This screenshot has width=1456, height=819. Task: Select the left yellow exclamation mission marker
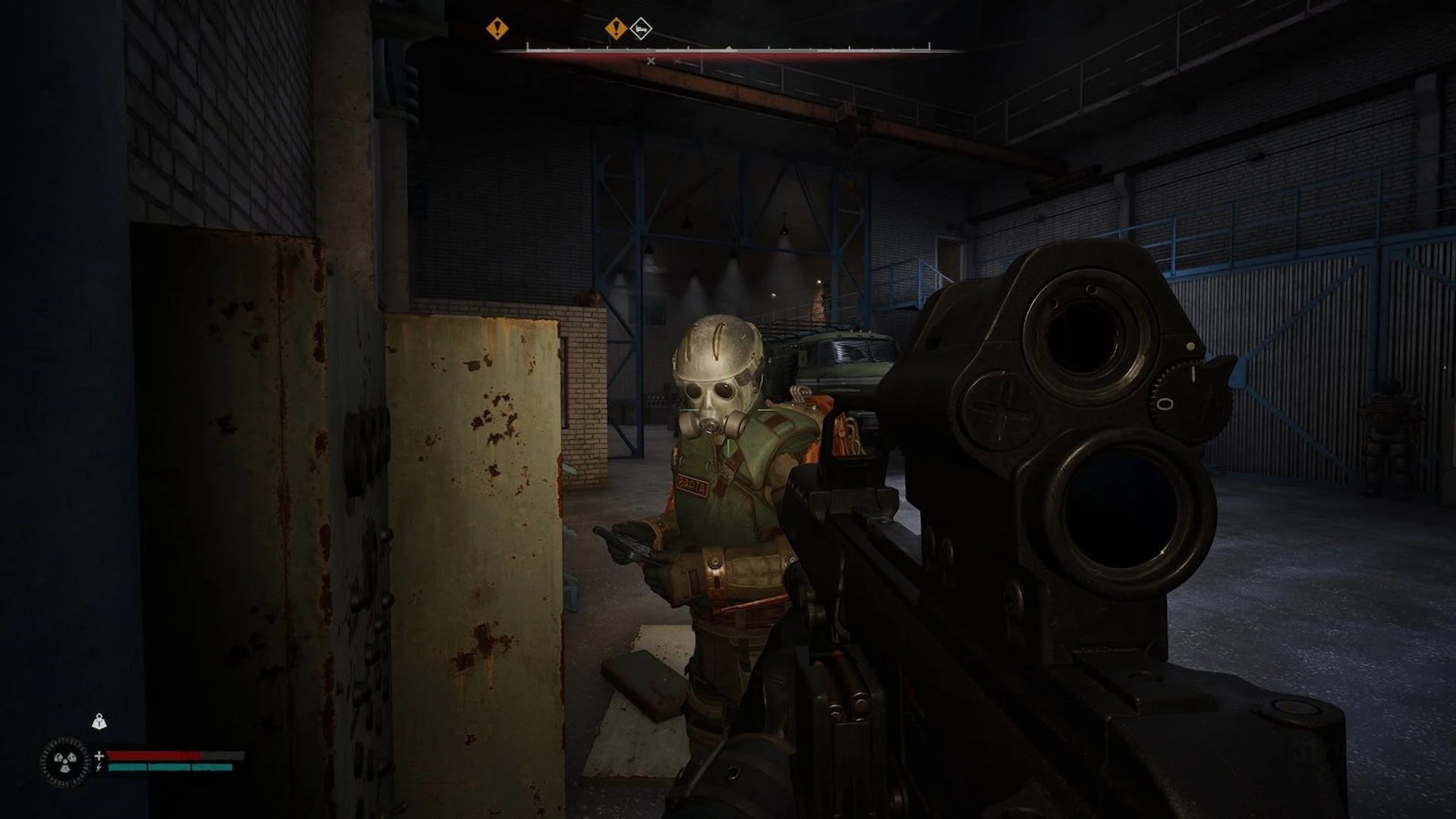coord(497,28)
